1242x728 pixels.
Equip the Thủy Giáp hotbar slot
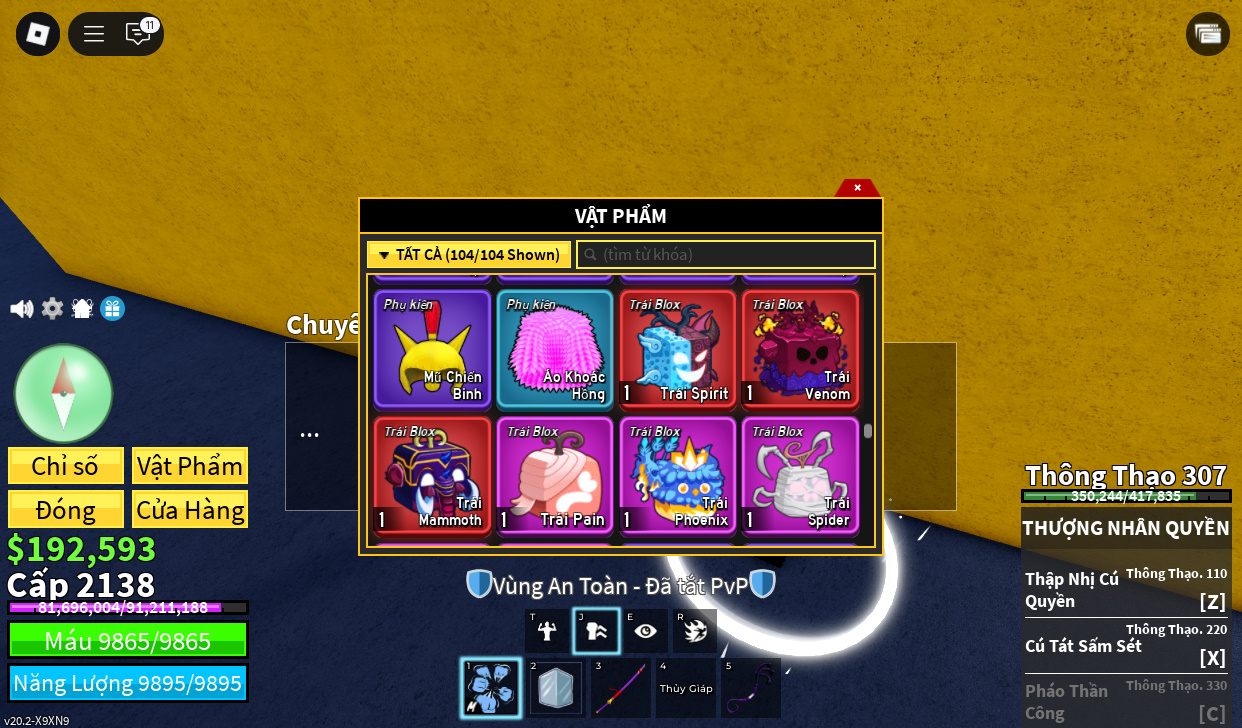pos(685,688)
